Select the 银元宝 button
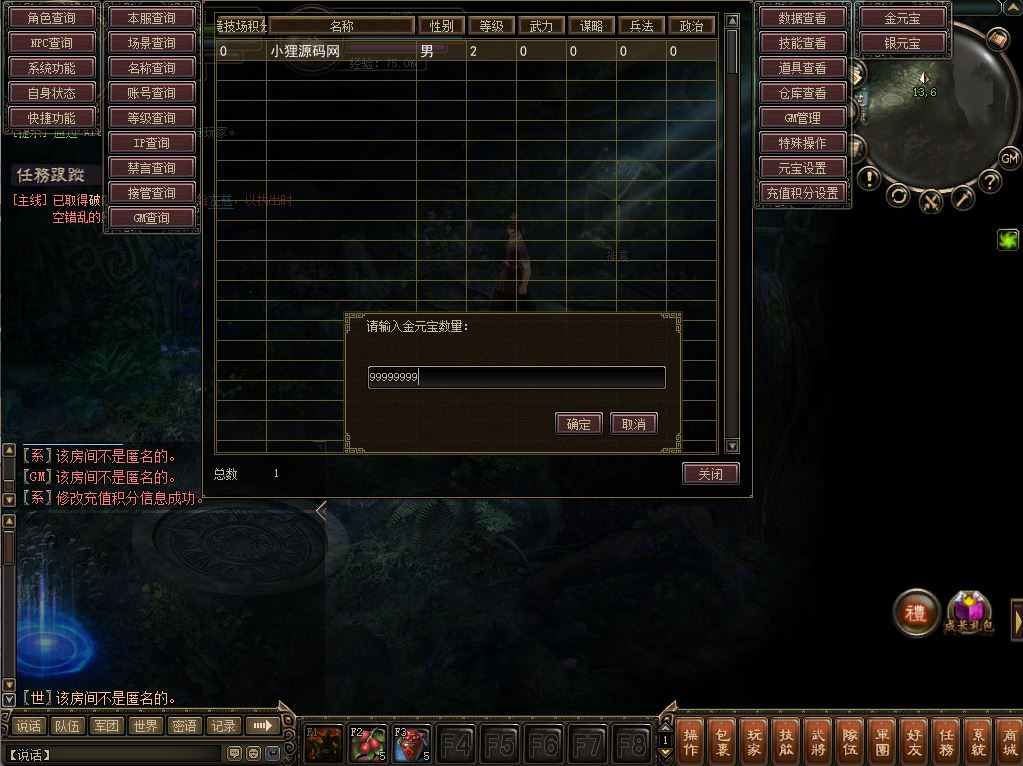This screenshot has width=1023, height=766. click(902, 43)
